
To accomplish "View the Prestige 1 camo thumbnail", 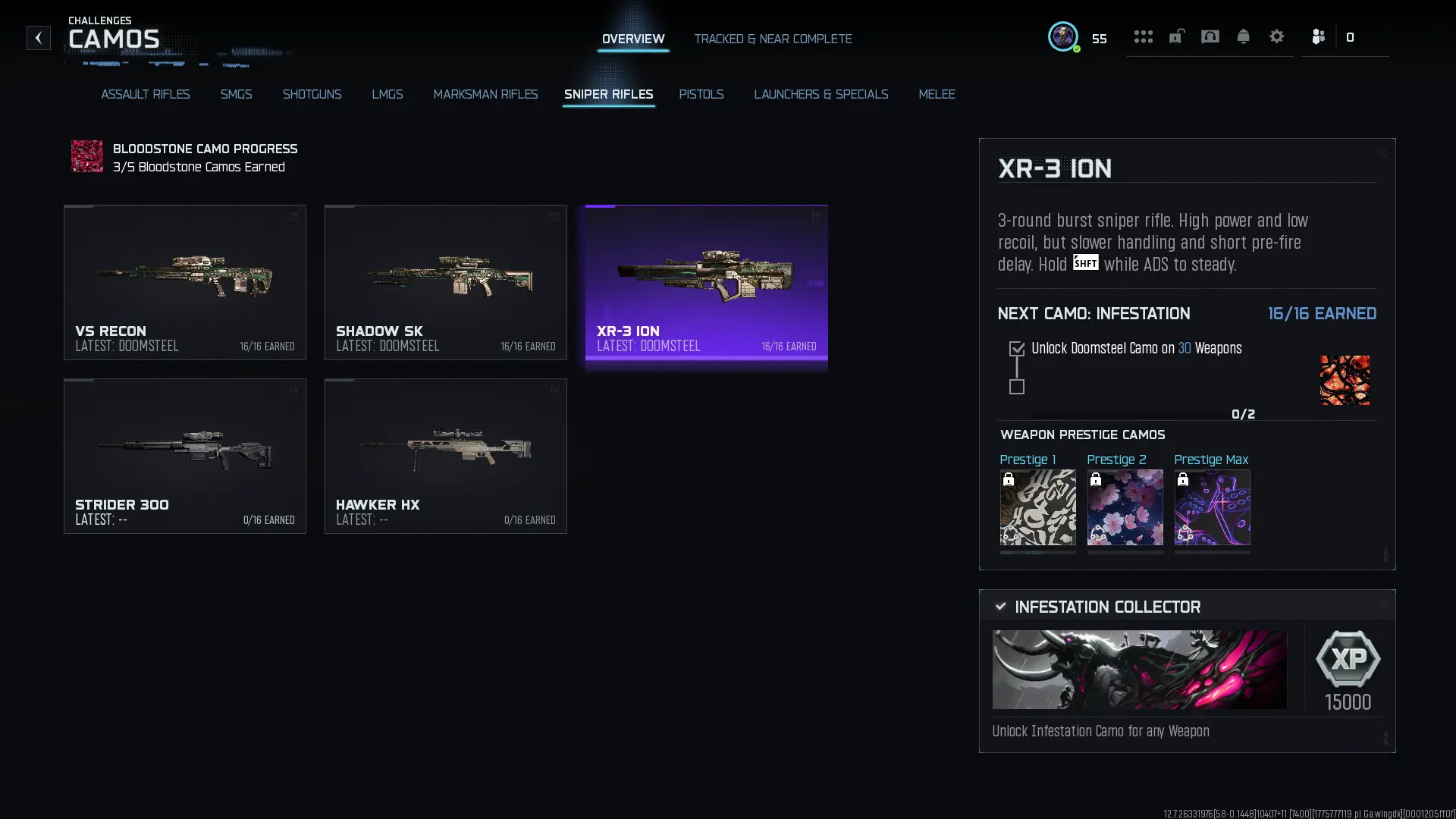I will pos(1037,507).
